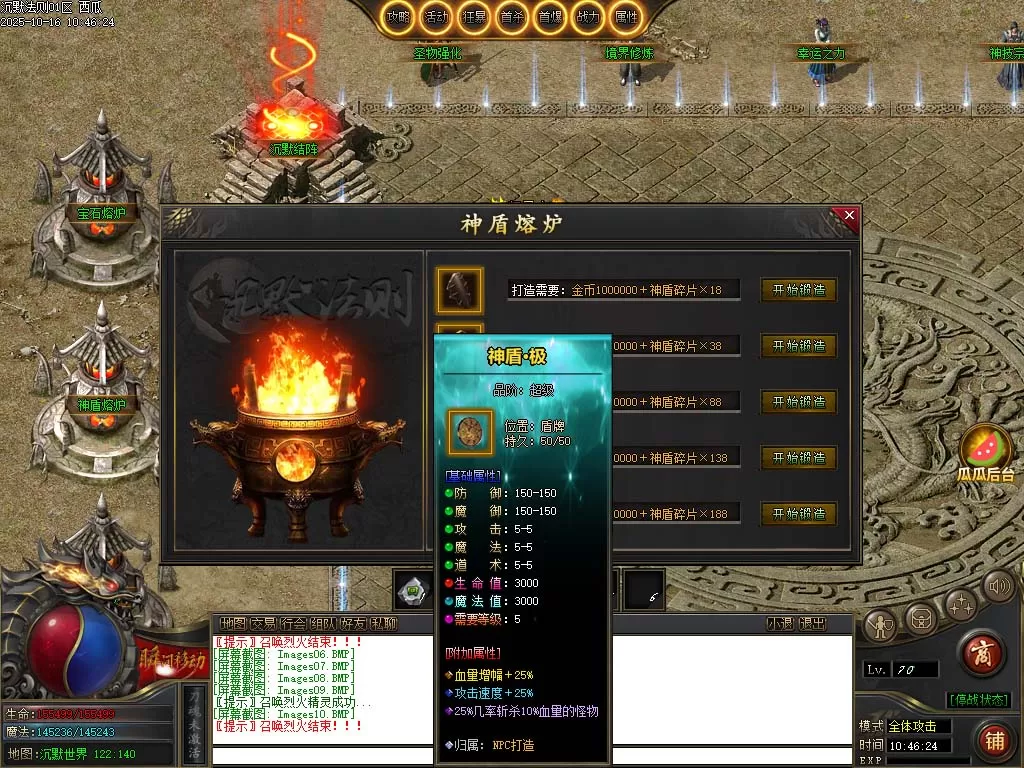Viewport: 1024px width, 768px height.
Task: Start forging the recipe costing 88 神盾碎片
Action: pos(798,402)
